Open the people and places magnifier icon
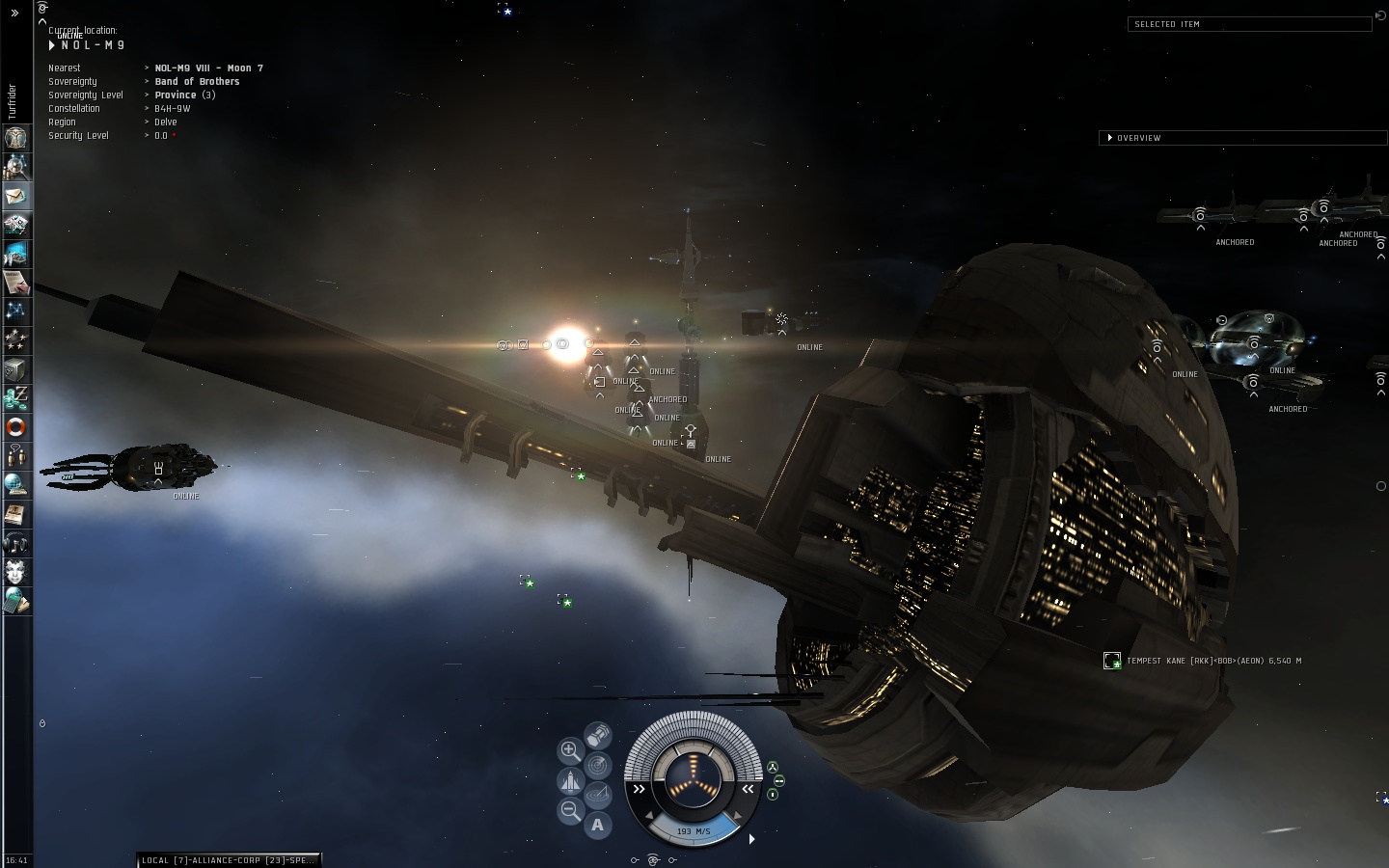Viewport: 1389px width, 868px height. click(16, 167)
